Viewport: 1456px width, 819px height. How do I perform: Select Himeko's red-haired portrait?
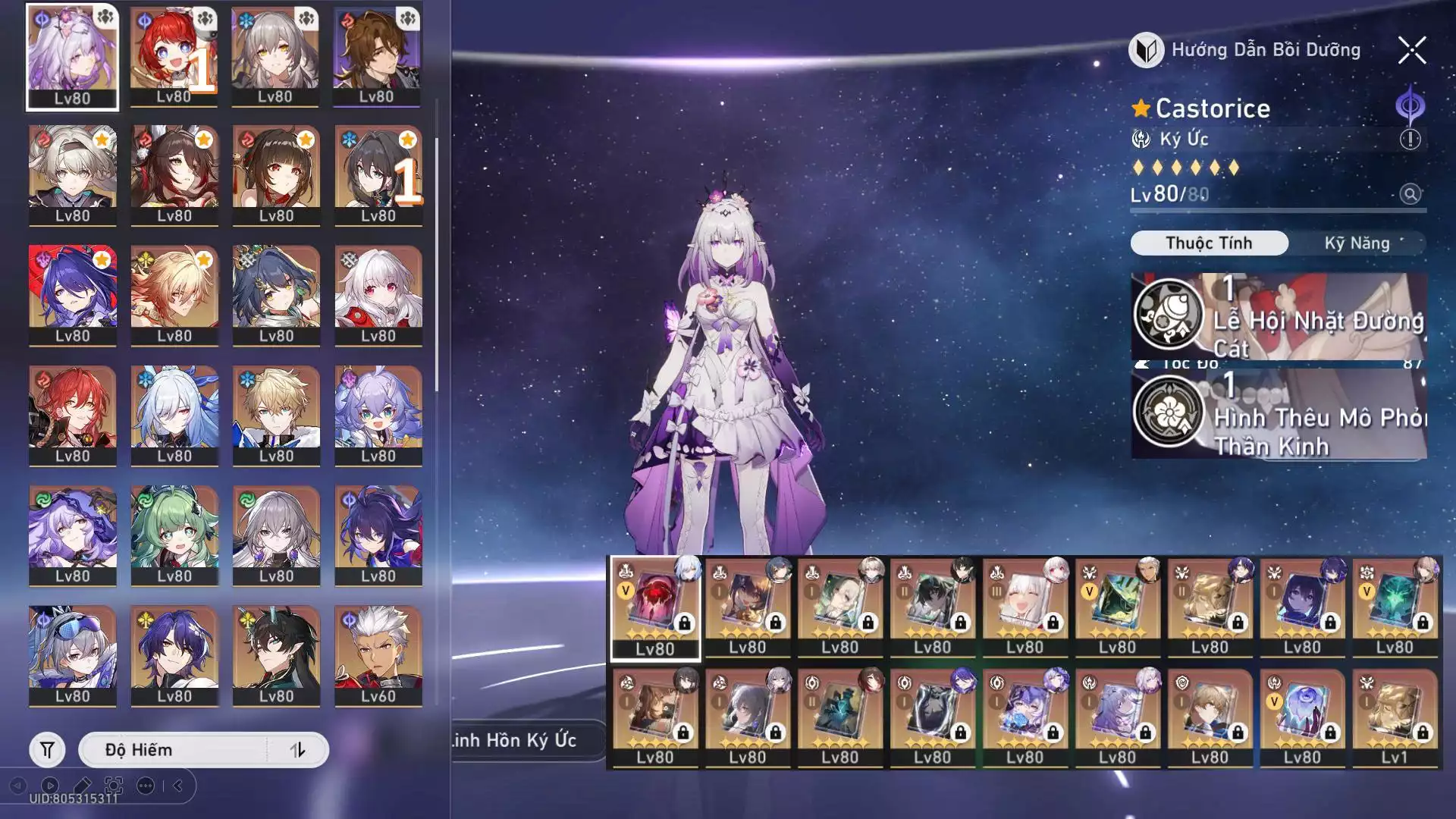click(73, 415)
